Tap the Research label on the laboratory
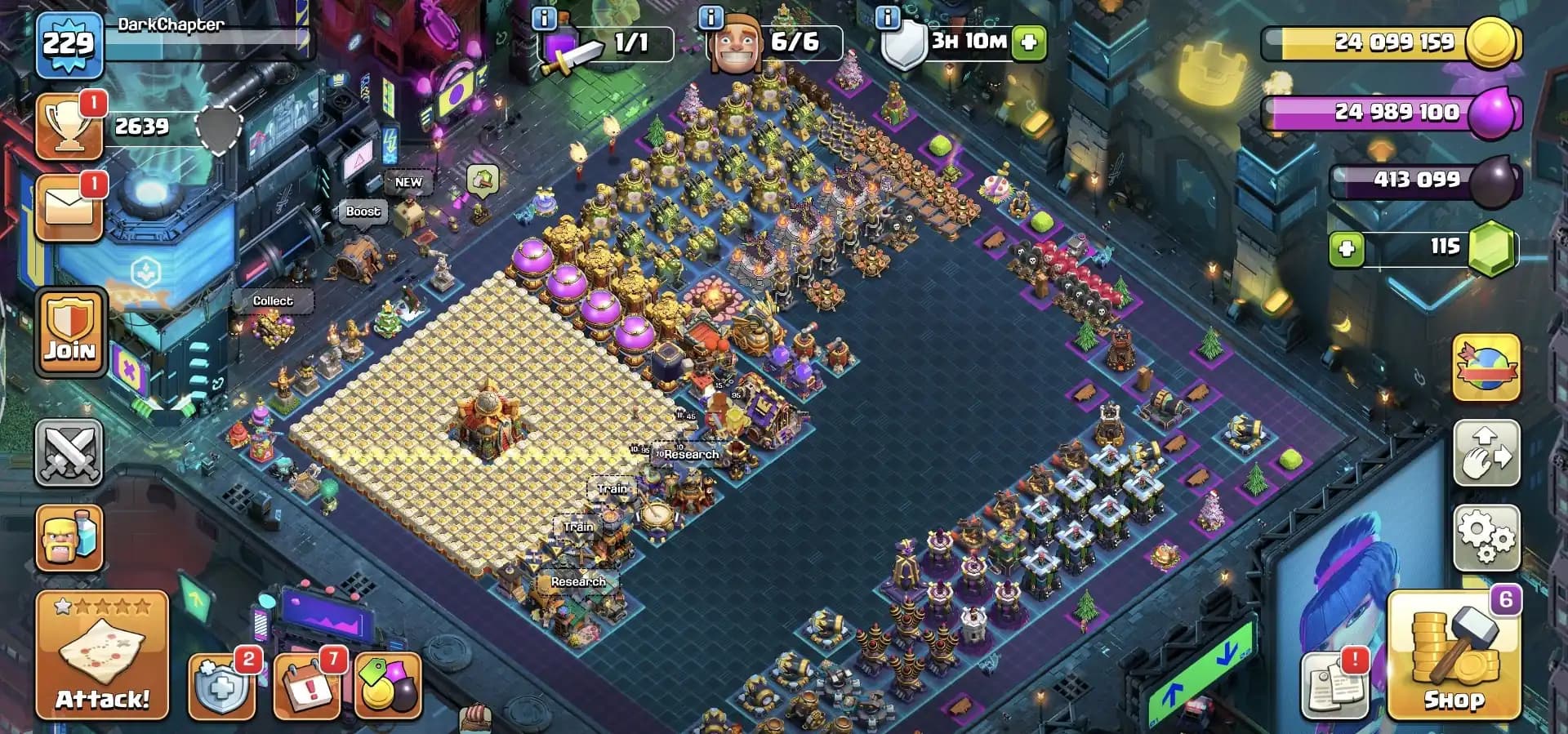The width and height of the screenshot is (1568, 734). [693, 454]
